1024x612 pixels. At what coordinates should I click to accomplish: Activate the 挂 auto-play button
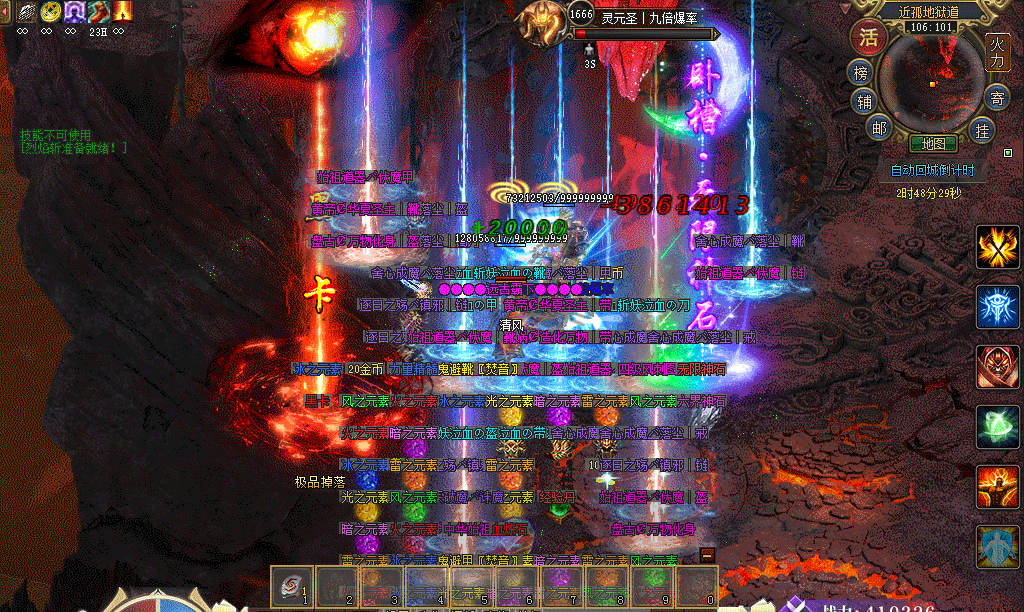tap(984, 129)
